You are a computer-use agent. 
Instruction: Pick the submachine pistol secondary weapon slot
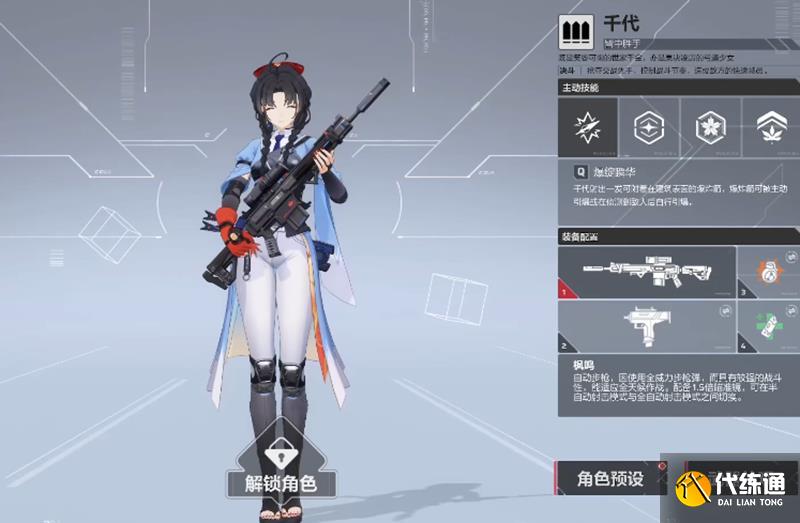646,325
